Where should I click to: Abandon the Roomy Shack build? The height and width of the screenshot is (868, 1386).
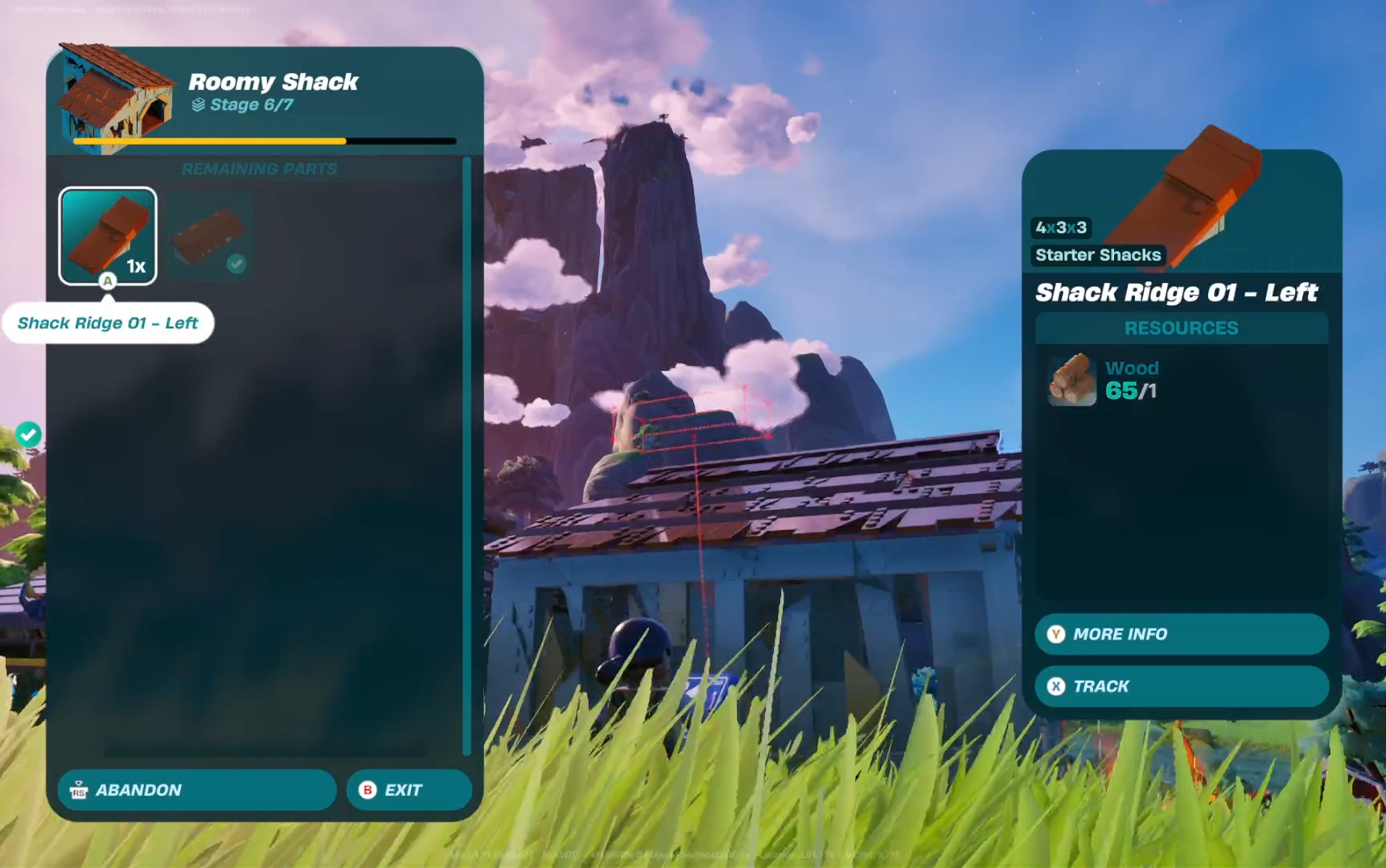(196, 790)
